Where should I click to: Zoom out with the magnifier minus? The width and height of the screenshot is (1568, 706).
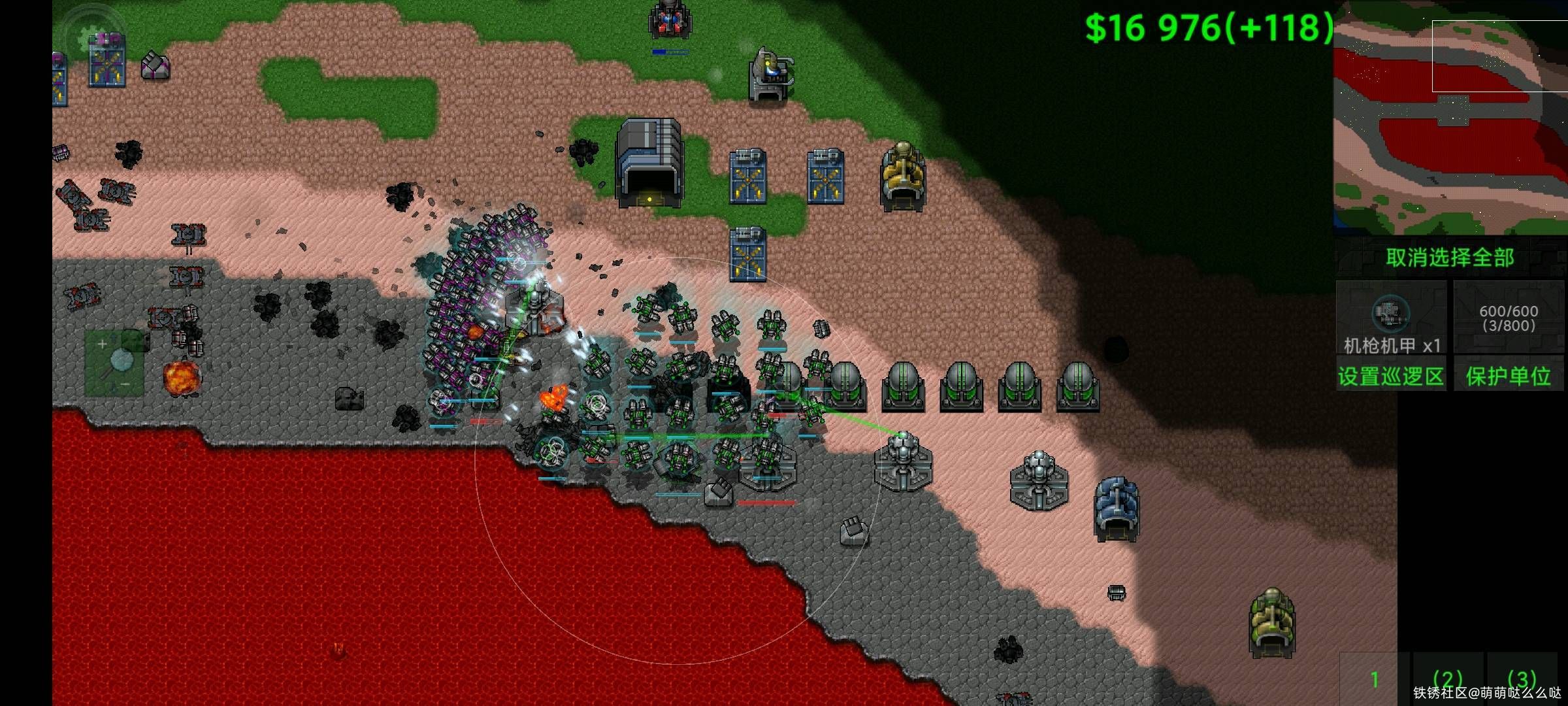(x=125, y=384)
